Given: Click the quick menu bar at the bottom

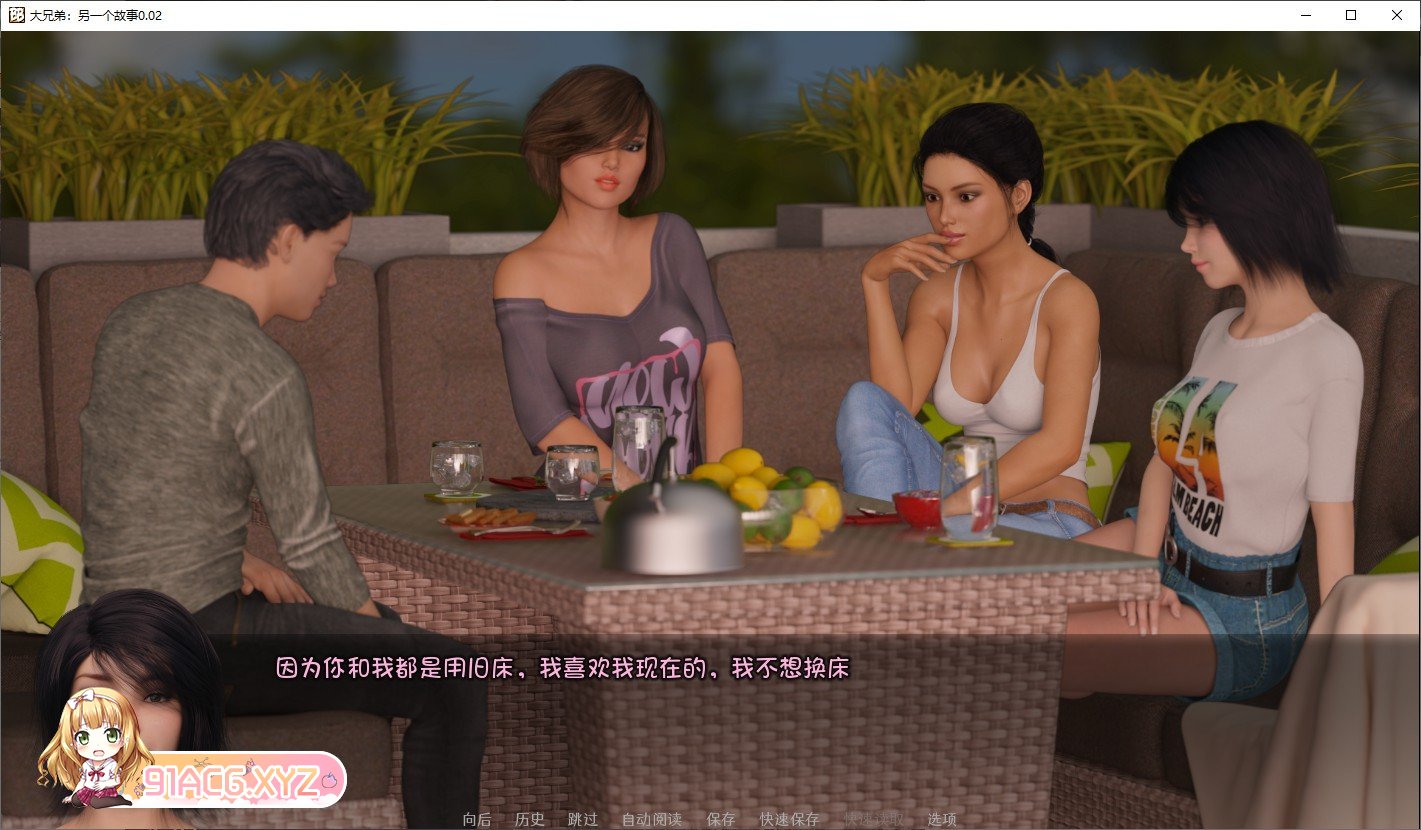Looking at the screenshot, I should coord(710,819).
